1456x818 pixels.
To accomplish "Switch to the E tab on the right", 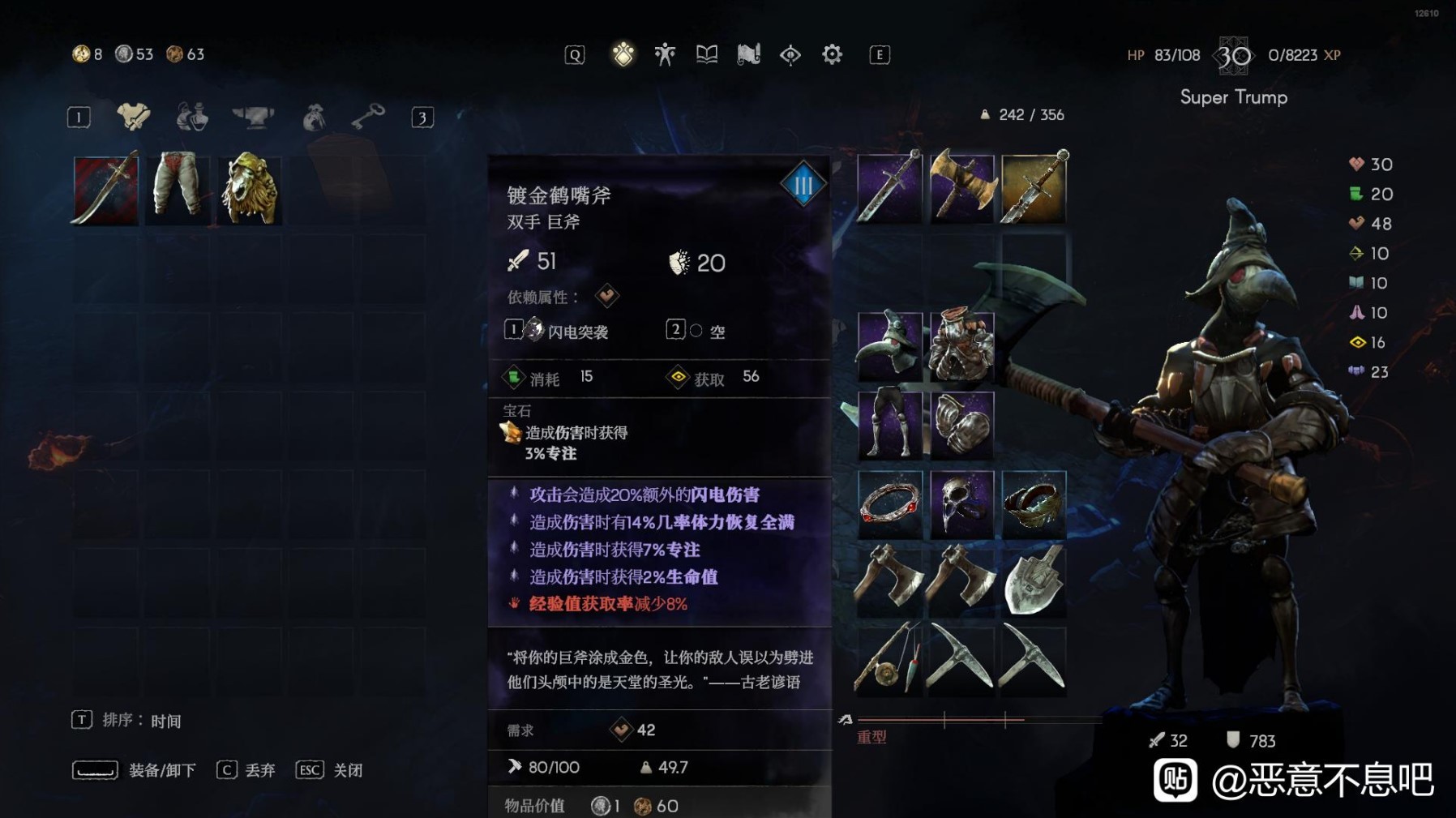I will (x=880, y=54).
